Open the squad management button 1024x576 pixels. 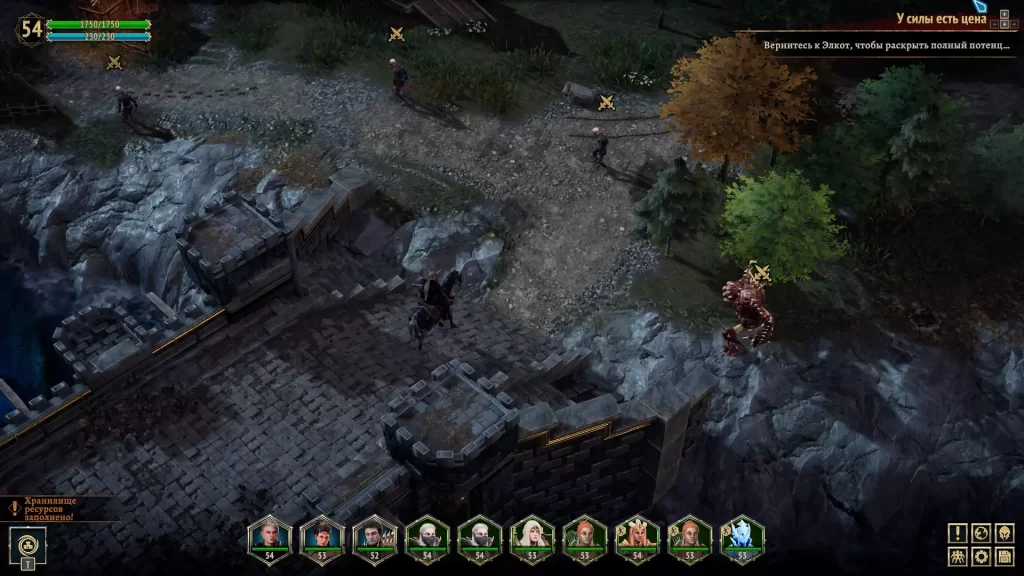coord(958,557)
